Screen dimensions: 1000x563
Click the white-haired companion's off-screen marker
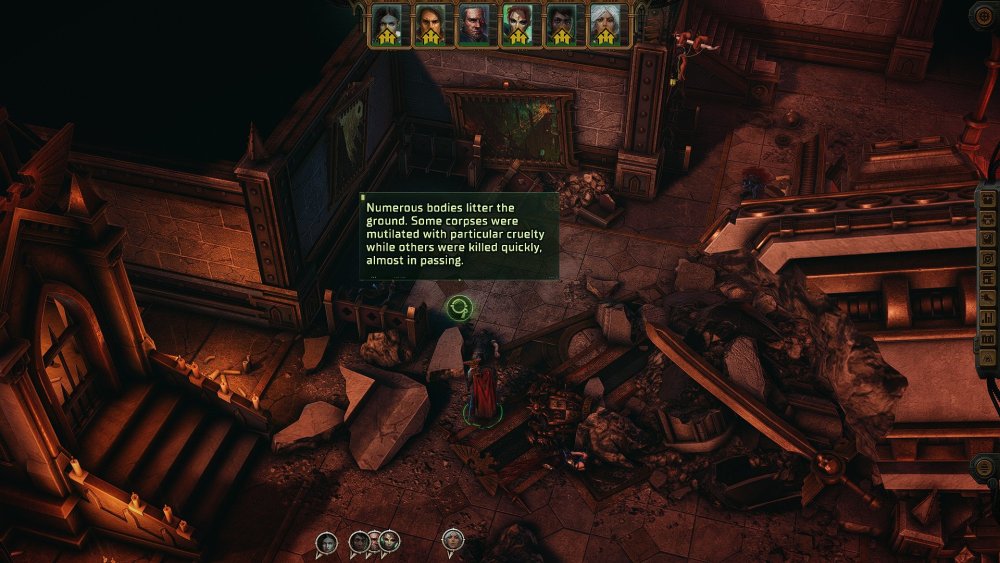click(x=453, y=541)
